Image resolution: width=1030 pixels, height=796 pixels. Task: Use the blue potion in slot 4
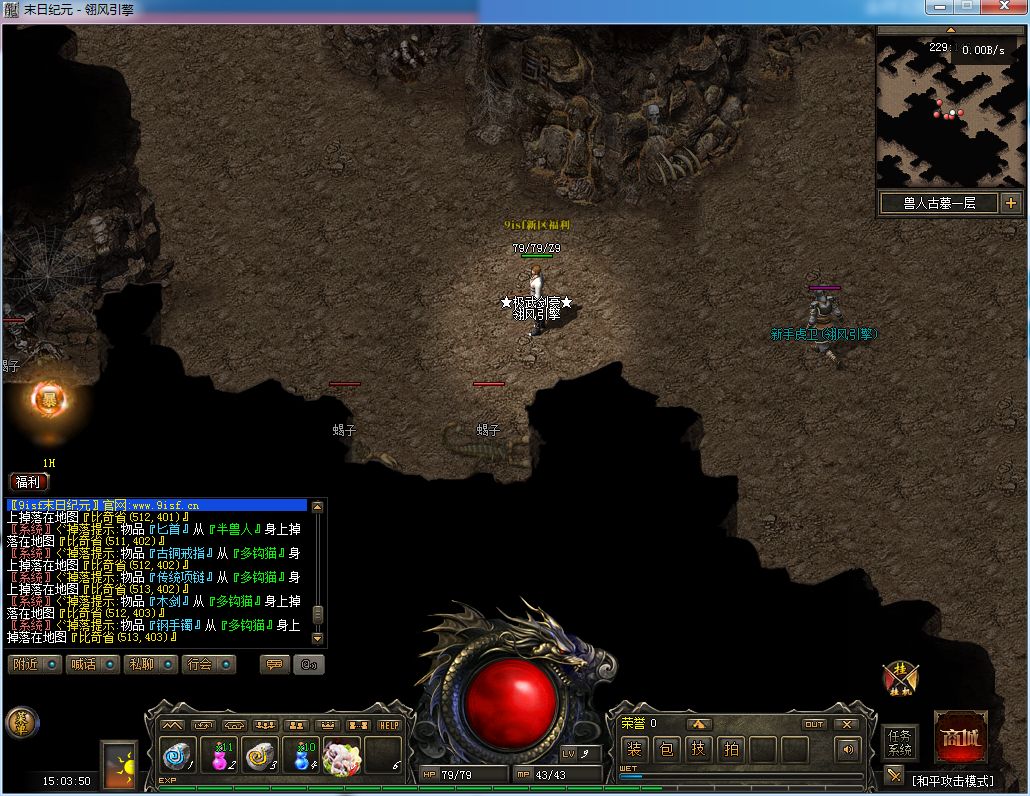tap(302, 755)
